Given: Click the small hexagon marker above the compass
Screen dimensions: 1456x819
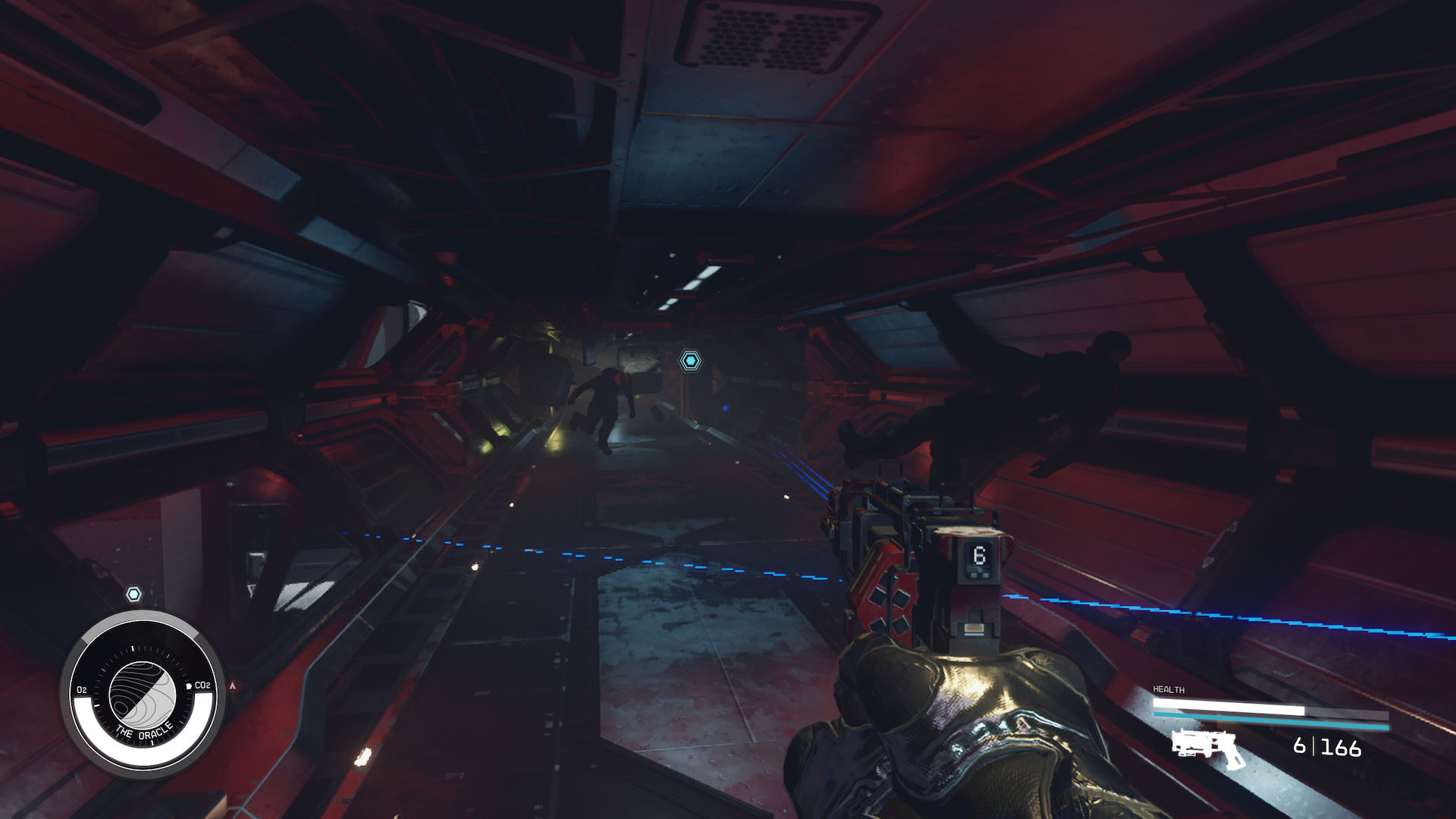Looking at the screenshot, I should pos(133,595).
